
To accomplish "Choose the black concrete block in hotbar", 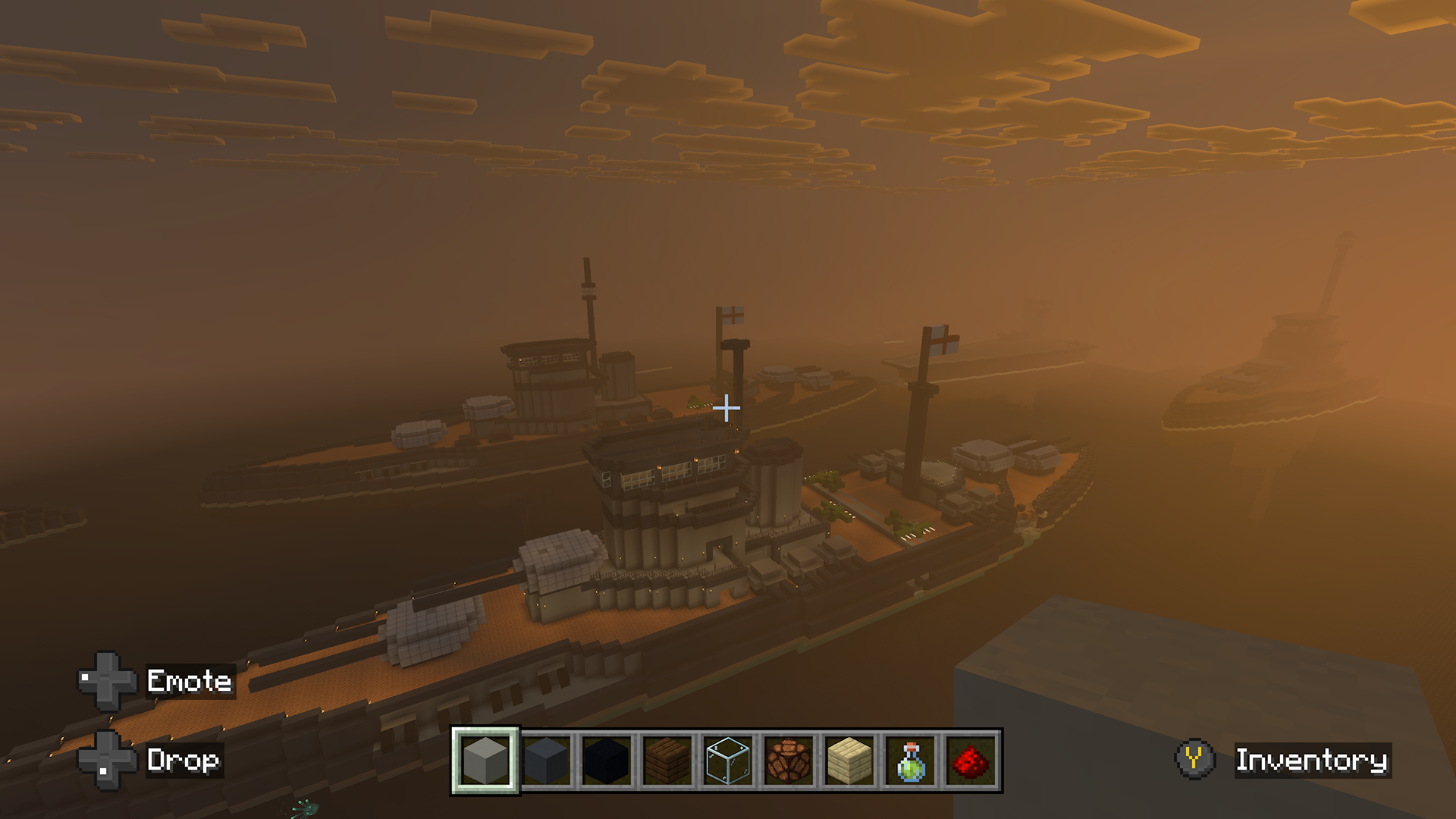I will [607, 761].
